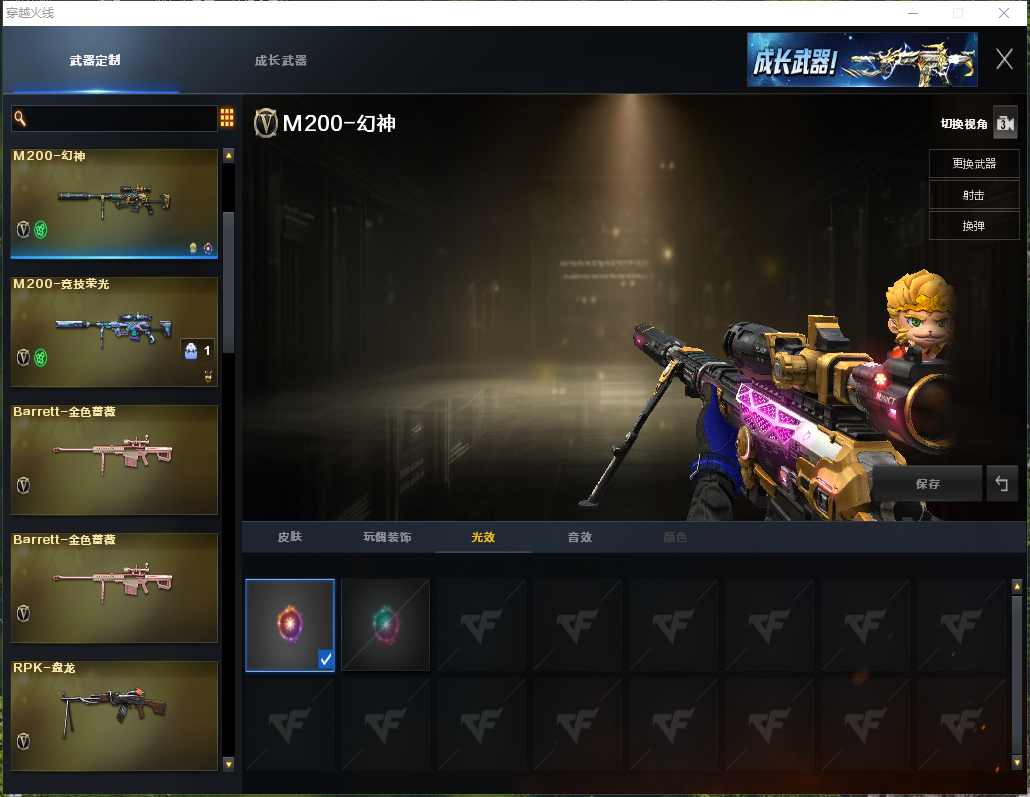Screen dimensions: 1030x797
Task: Switch to the 玩偶装饰 tab
Action: pos(387,537)
